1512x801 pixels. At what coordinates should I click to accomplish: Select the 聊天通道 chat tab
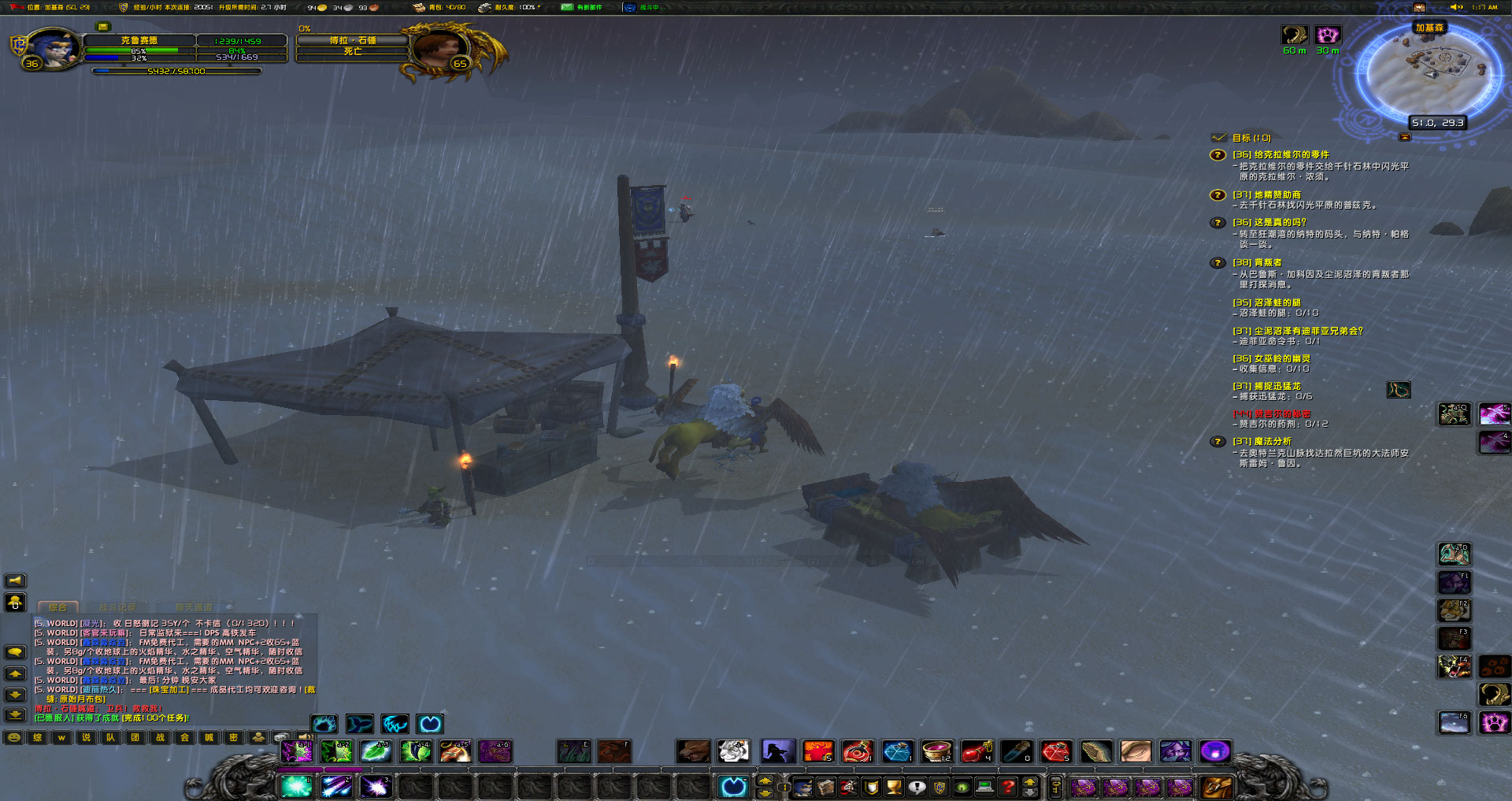(194, 607)
